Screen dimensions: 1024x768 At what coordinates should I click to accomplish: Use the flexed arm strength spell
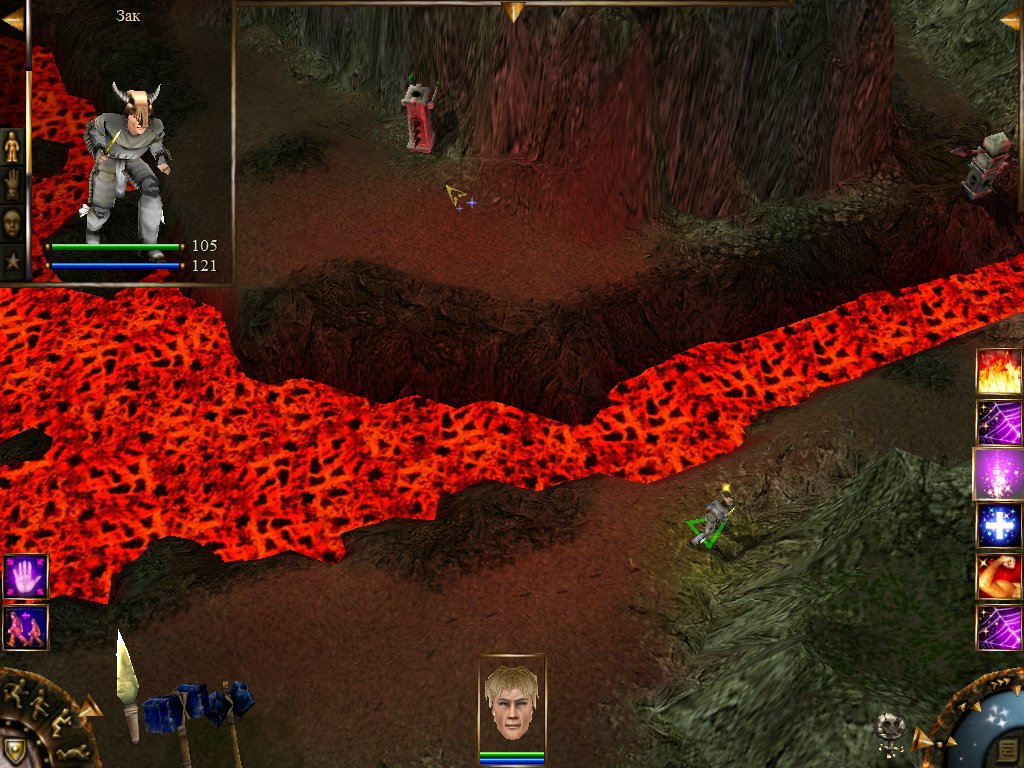coord(999,577)
